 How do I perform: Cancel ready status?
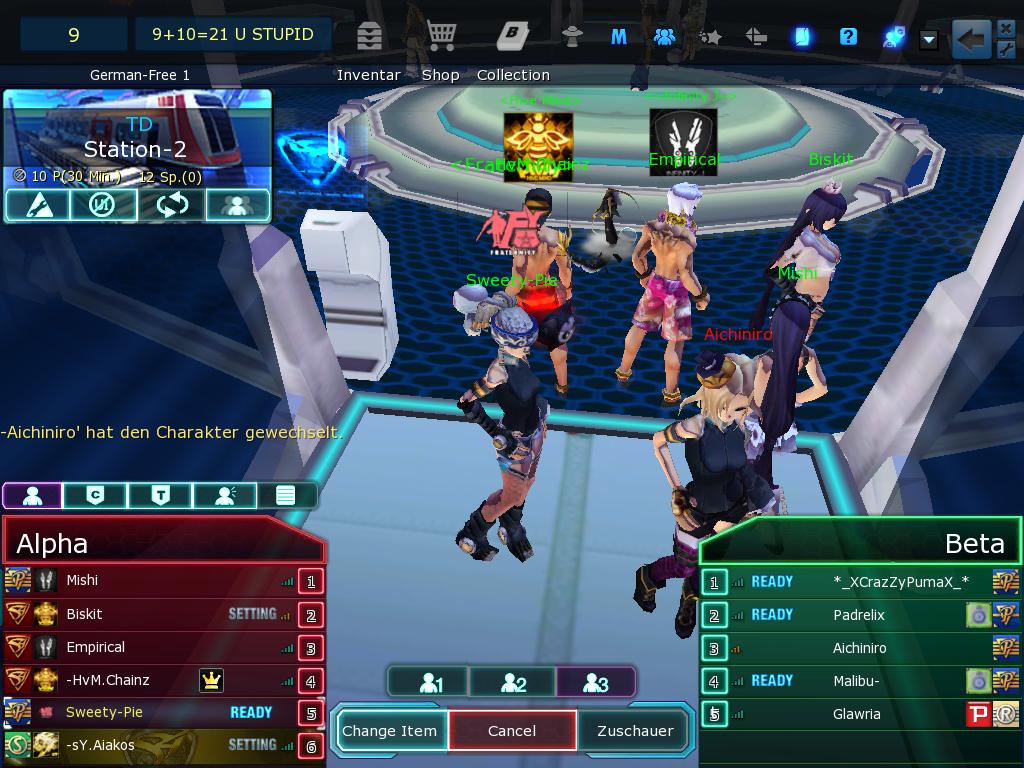(x=512, y=731)
